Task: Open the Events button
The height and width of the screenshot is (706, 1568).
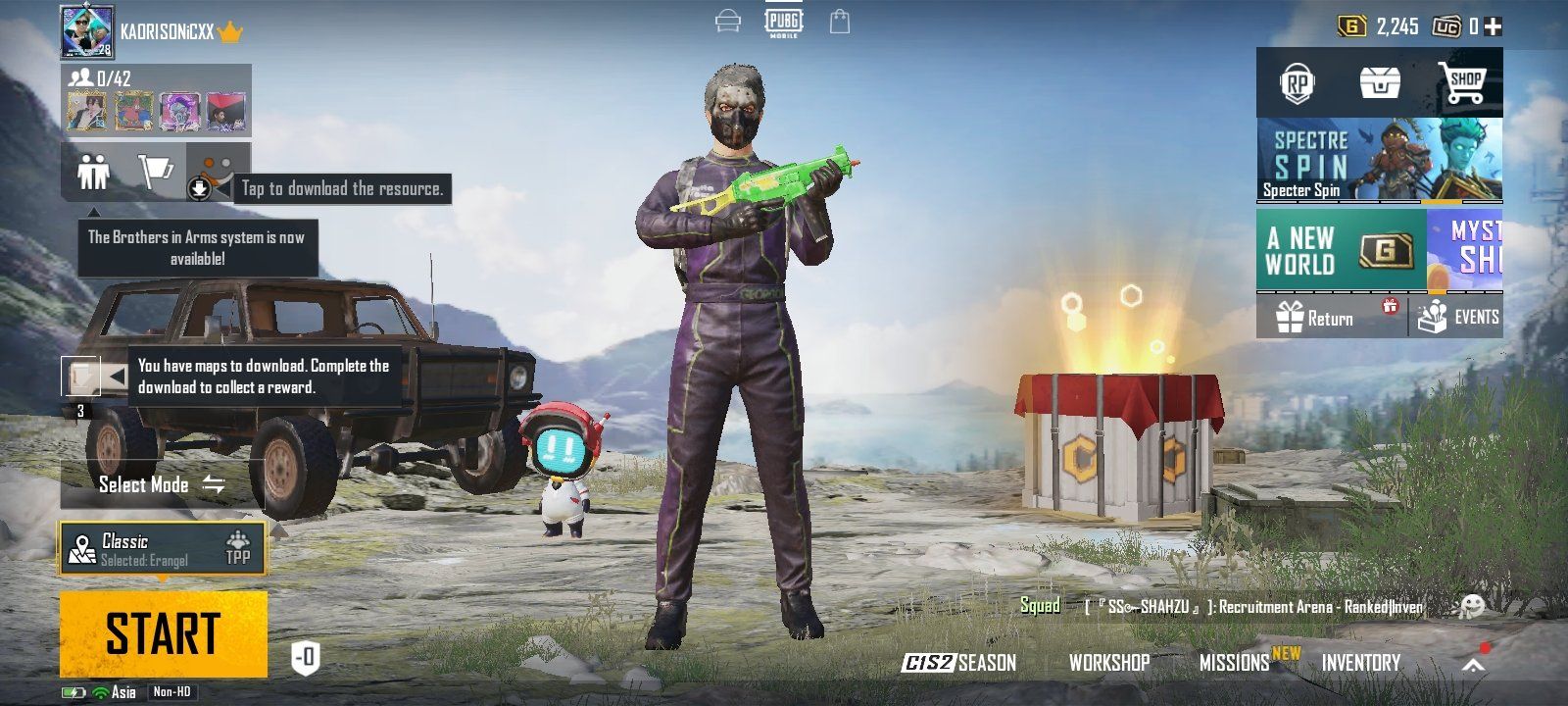Action: tap(1458, 318)
